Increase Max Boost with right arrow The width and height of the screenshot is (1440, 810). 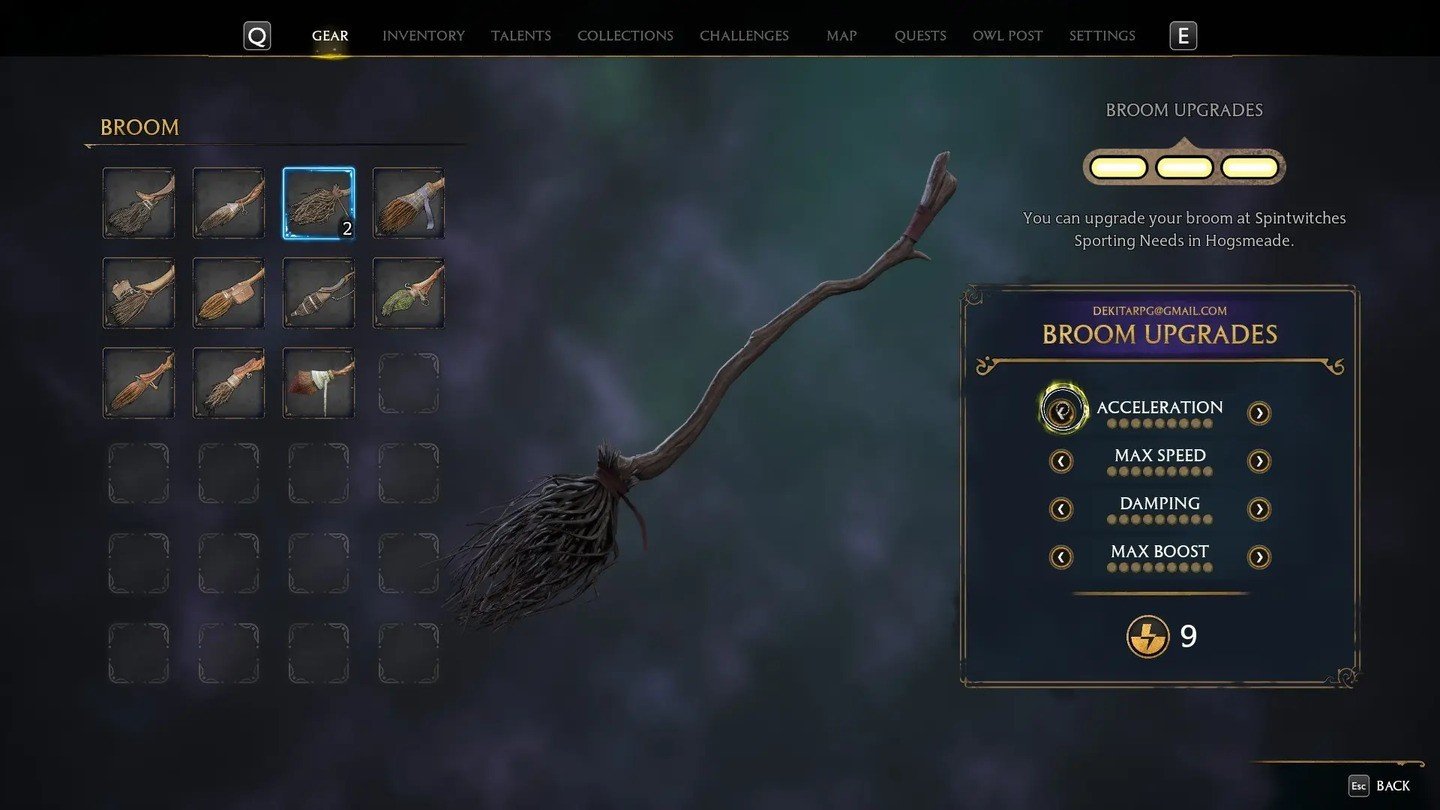1259,557
